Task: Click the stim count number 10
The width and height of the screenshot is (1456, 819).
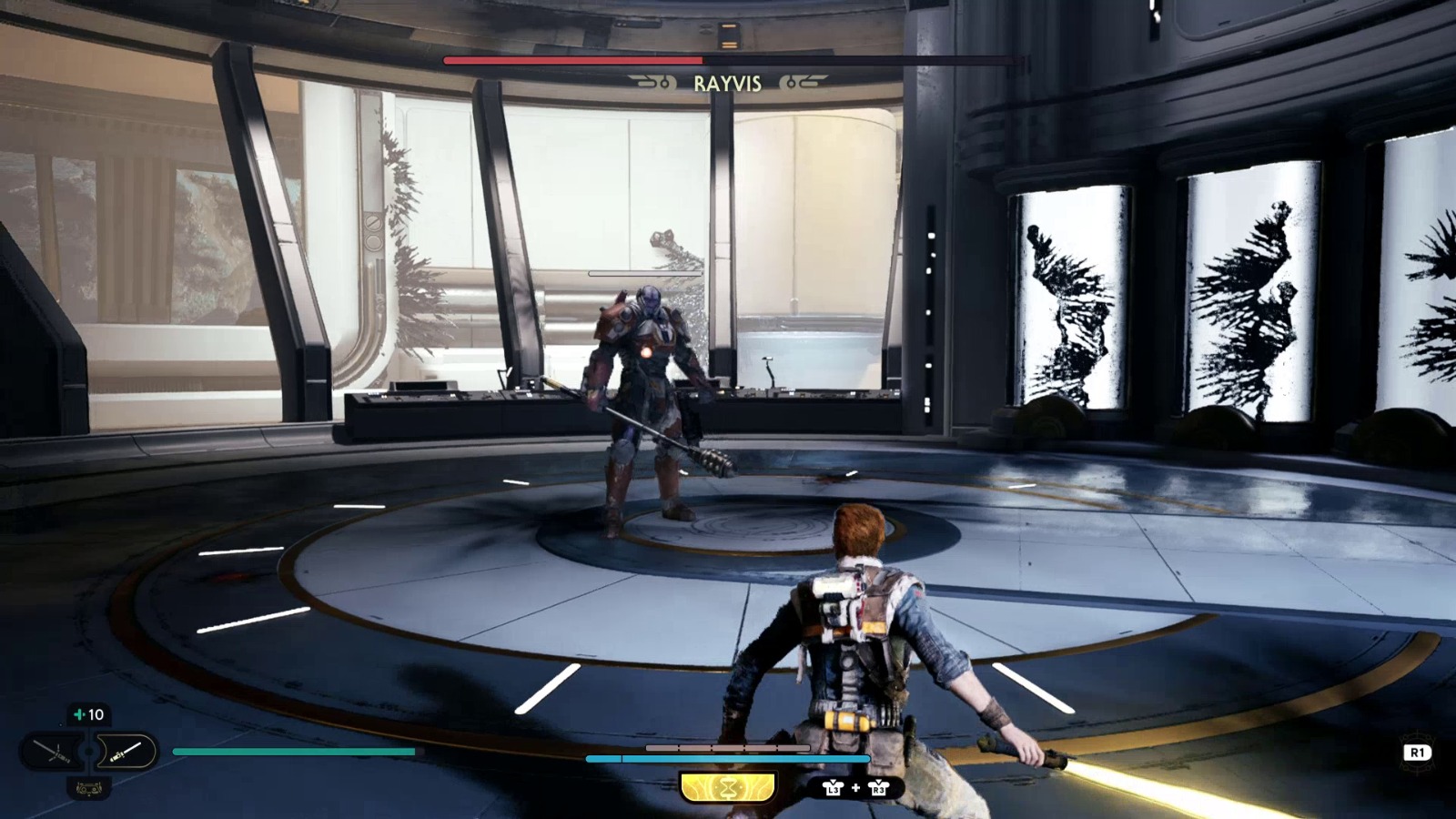Action: [96, 714]
